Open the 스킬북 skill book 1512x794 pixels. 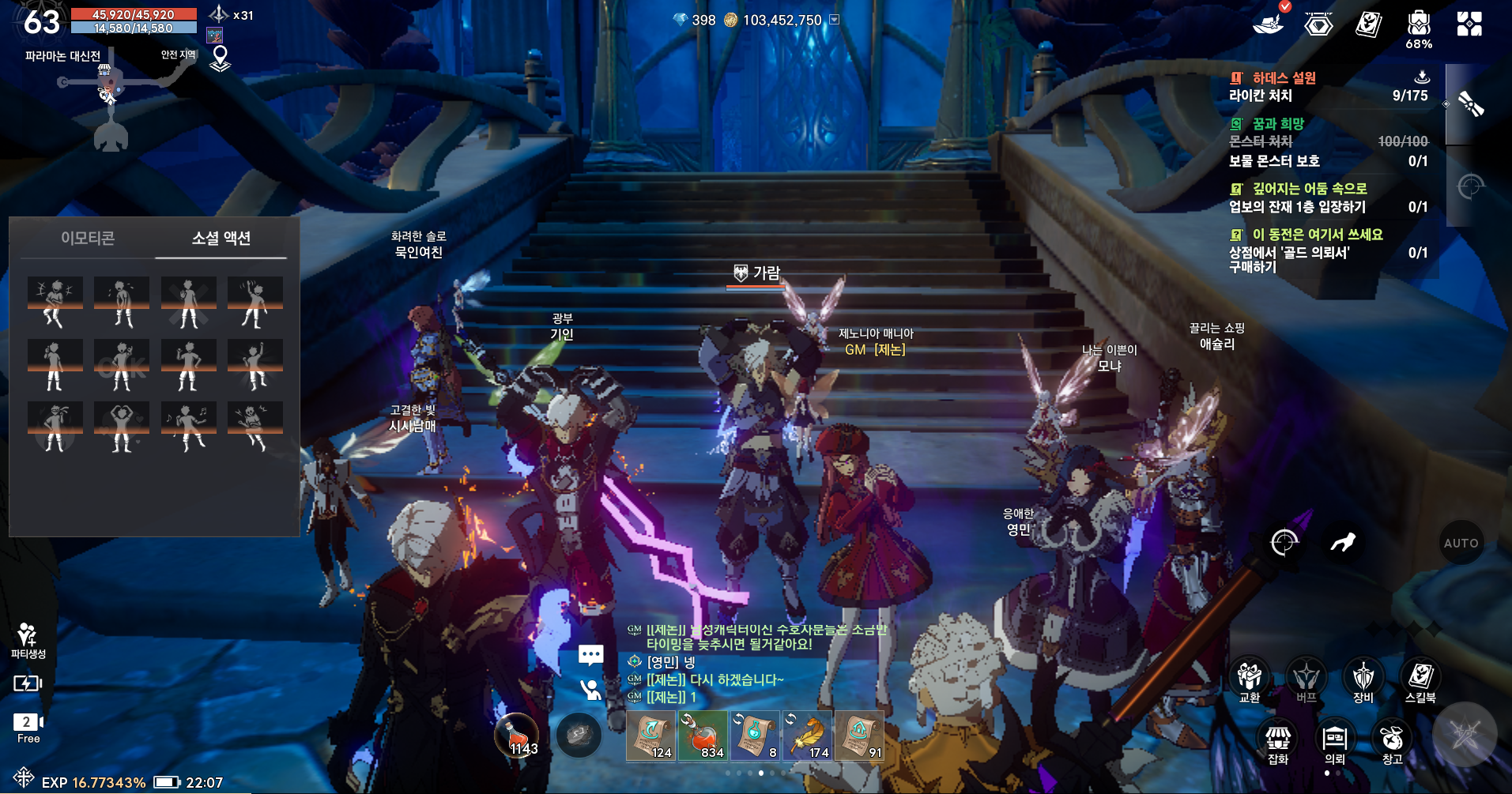(x=1420, y=679)
